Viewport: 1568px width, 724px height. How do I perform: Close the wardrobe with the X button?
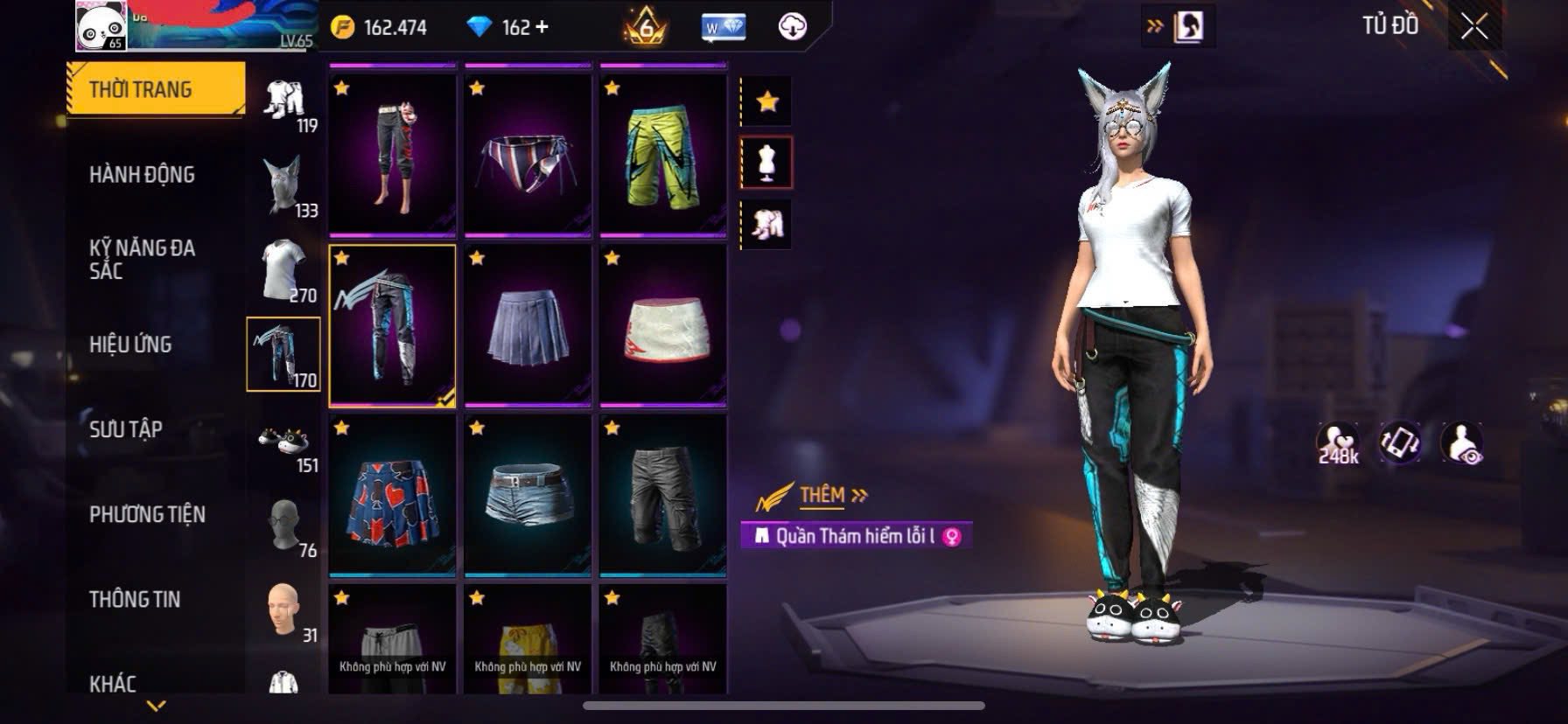[x=1474, y=28]
